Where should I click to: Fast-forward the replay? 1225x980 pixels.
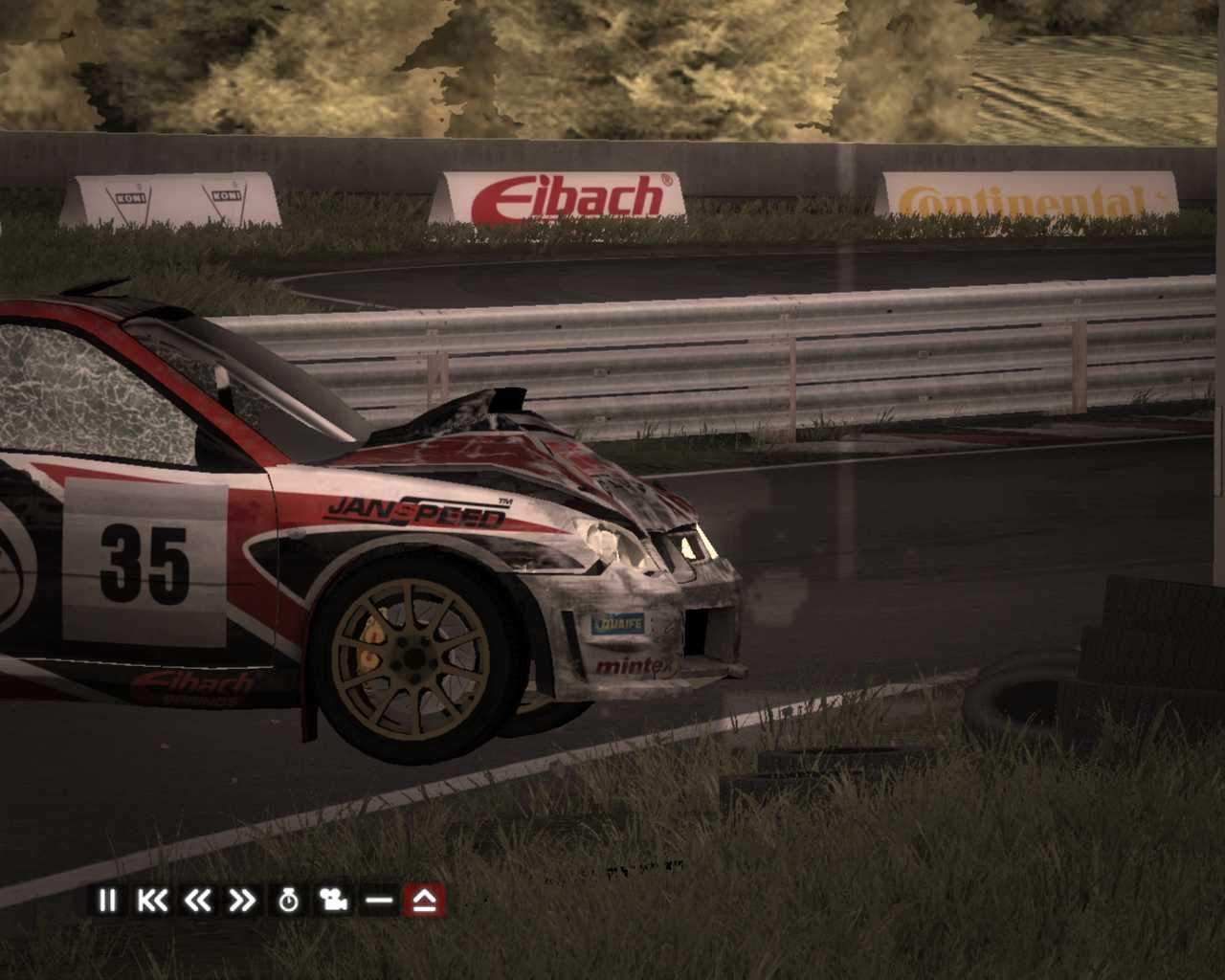coord(242,901)
